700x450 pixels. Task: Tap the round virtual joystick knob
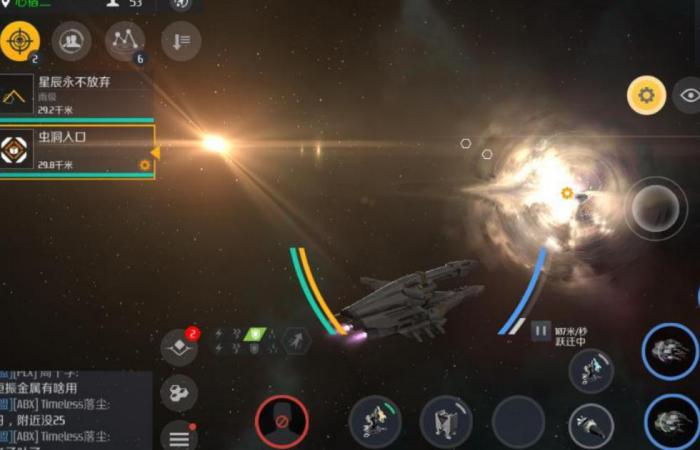pyautogui.click(x=656, y=207)
